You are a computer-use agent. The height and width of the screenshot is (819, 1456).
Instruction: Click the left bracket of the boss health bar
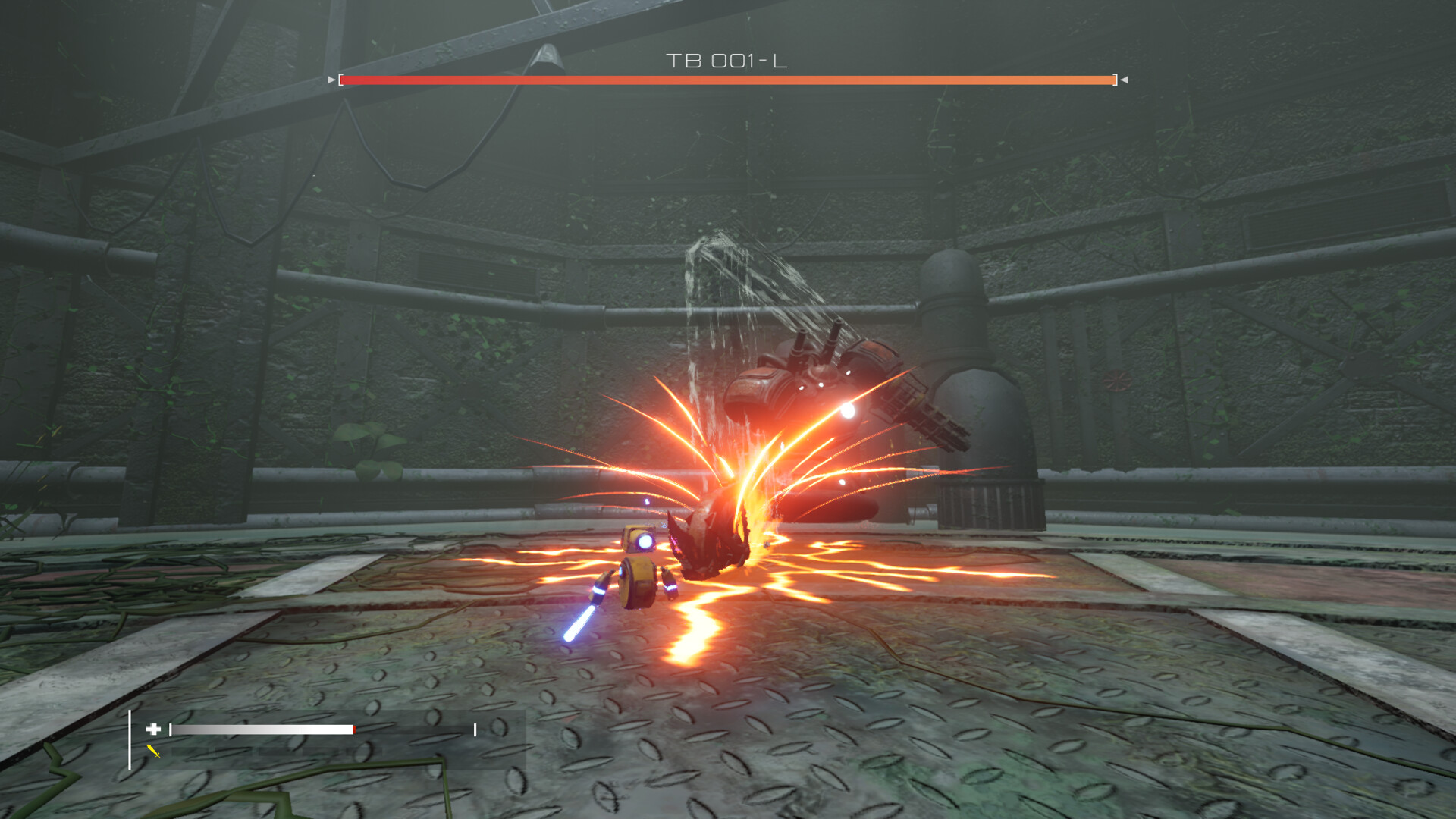point(340,78)
